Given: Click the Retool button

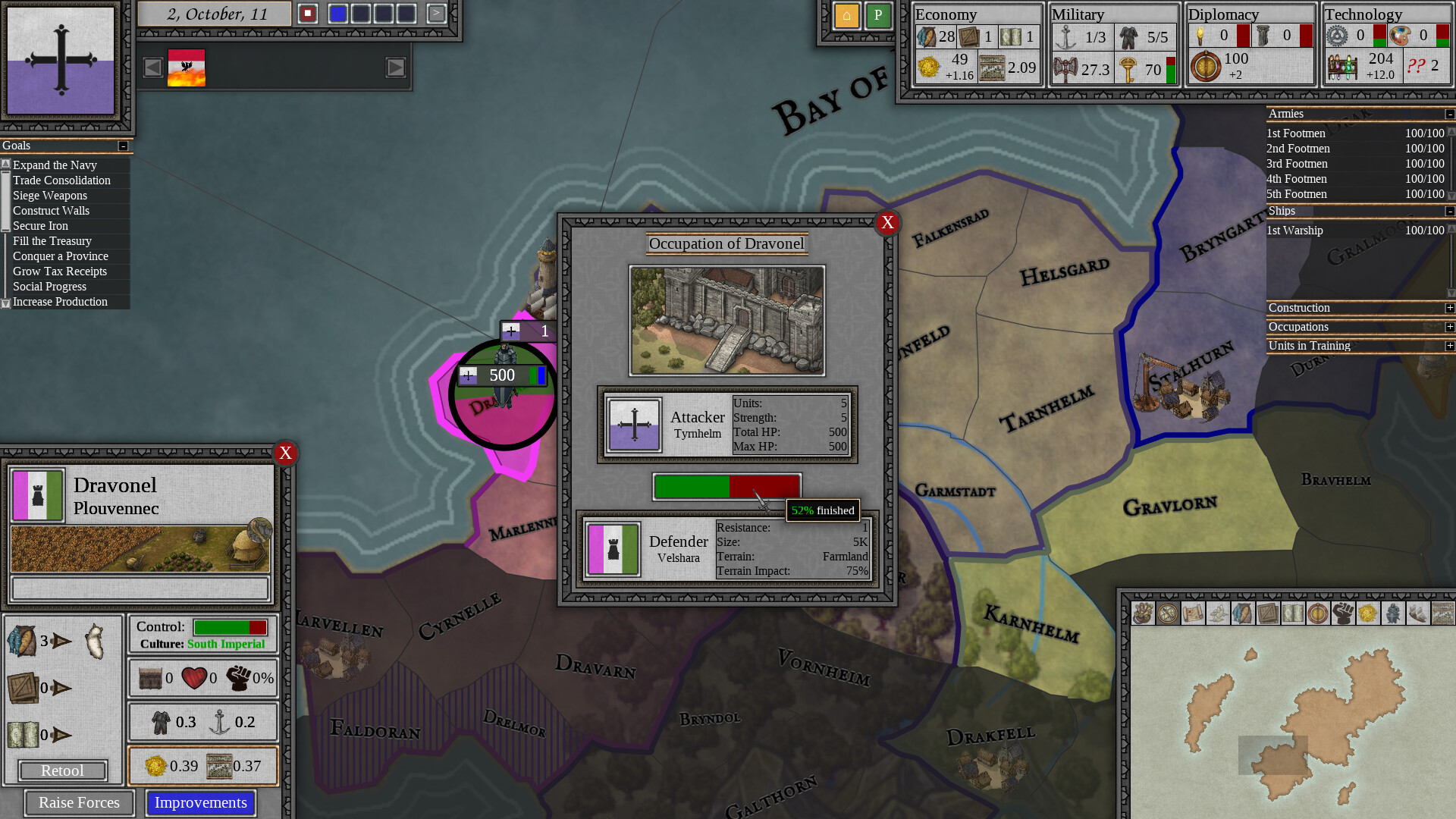Looking at the screenshot, I should [63, 770].
